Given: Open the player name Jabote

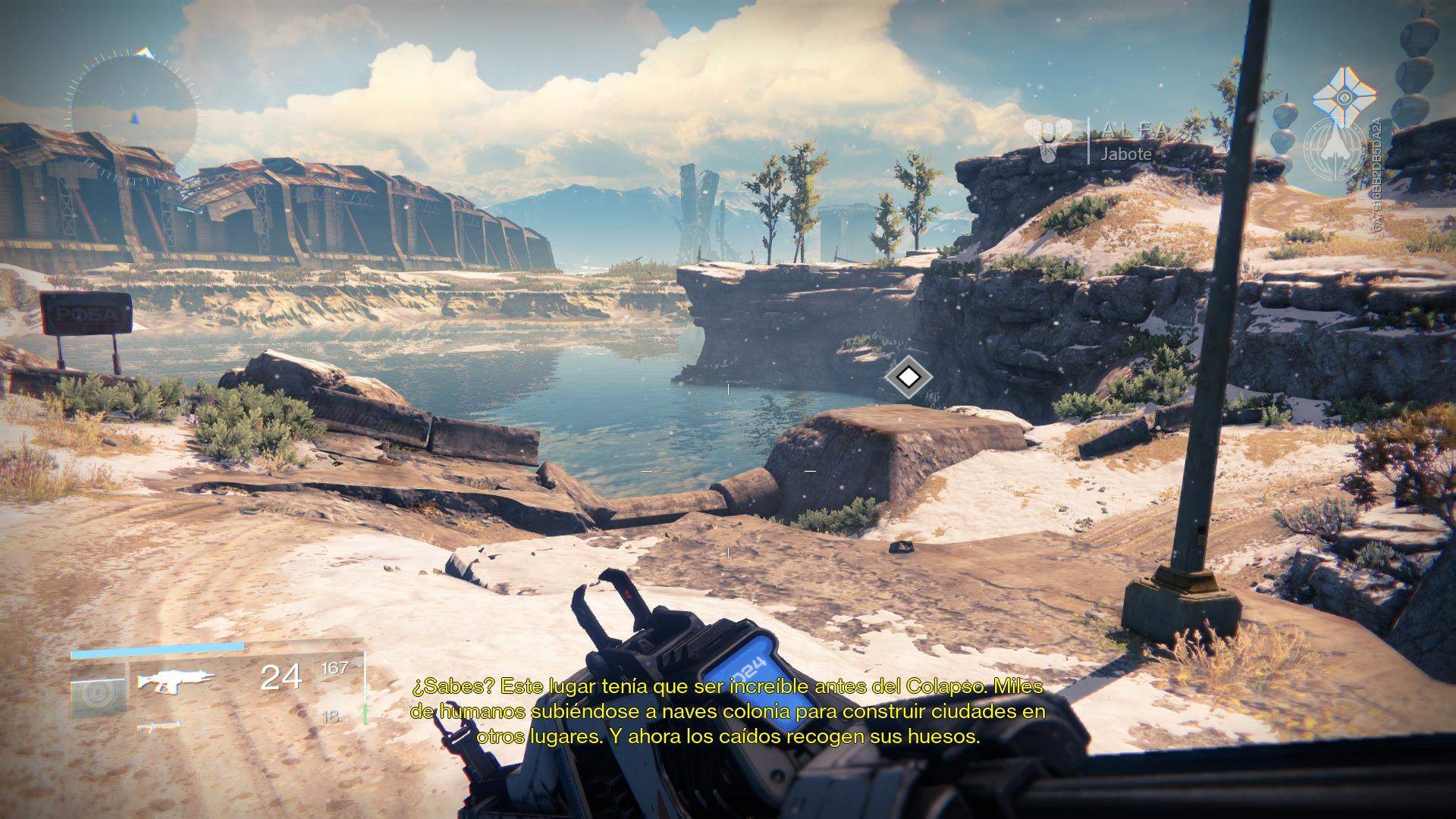Looking at the screenshot, I should pos(1125,155).
